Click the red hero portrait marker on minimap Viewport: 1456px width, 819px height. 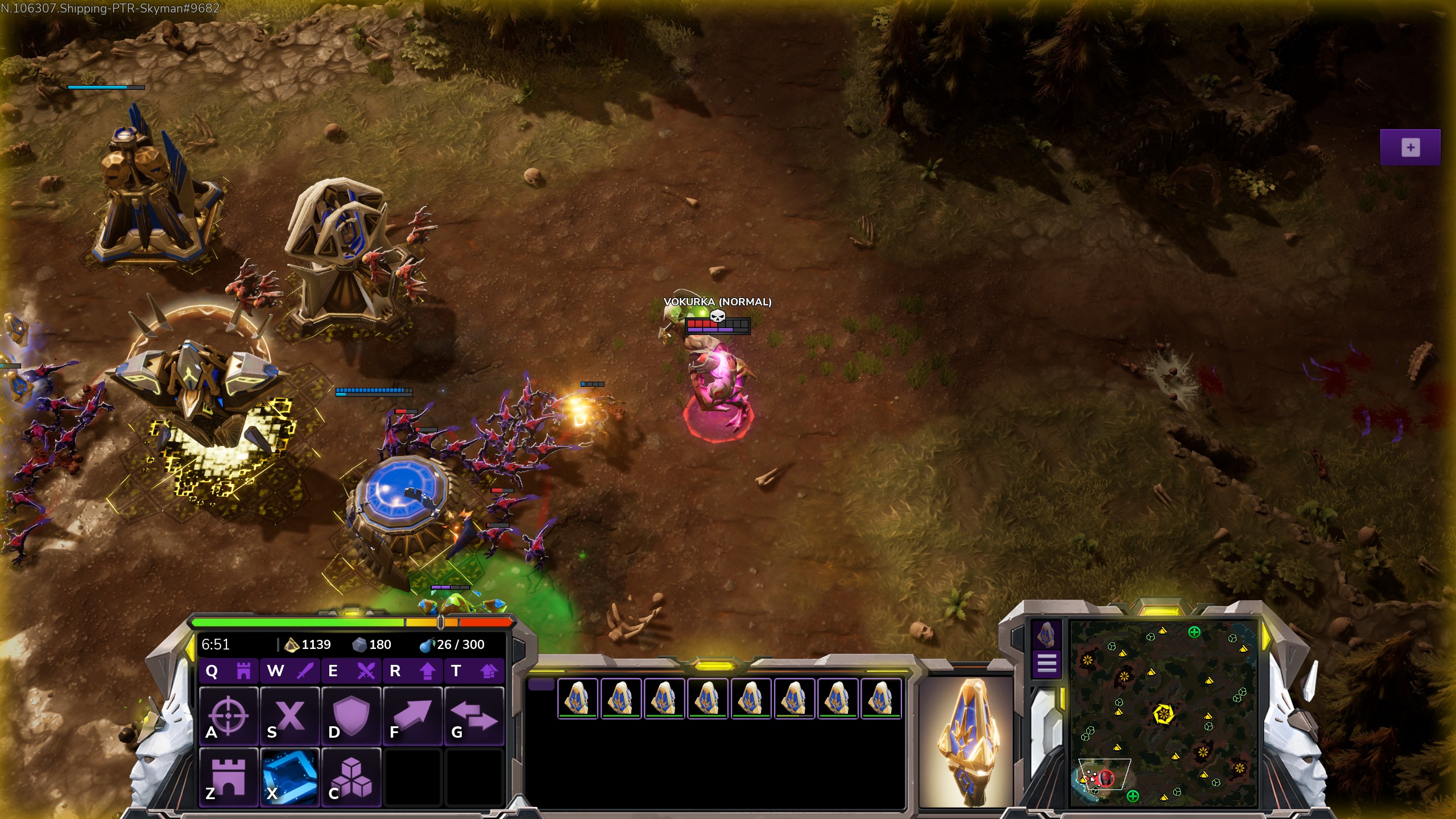[x=1106, y=777]
